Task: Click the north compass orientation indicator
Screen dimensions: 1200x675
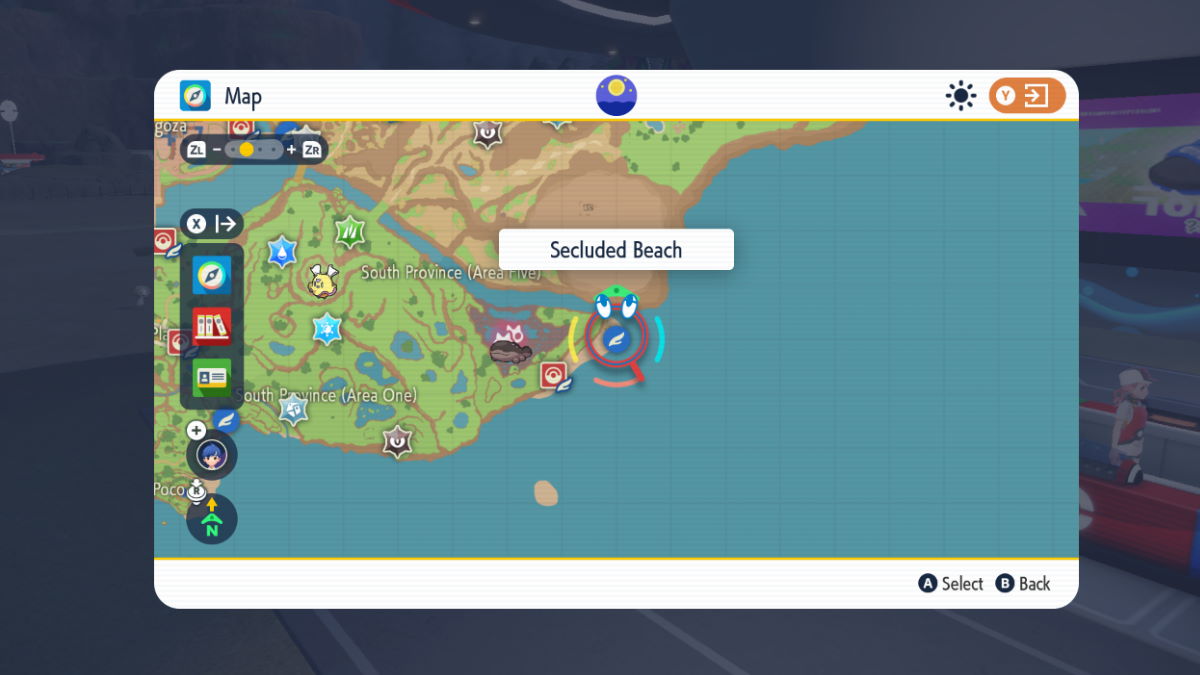Action: tap(212, 519)
